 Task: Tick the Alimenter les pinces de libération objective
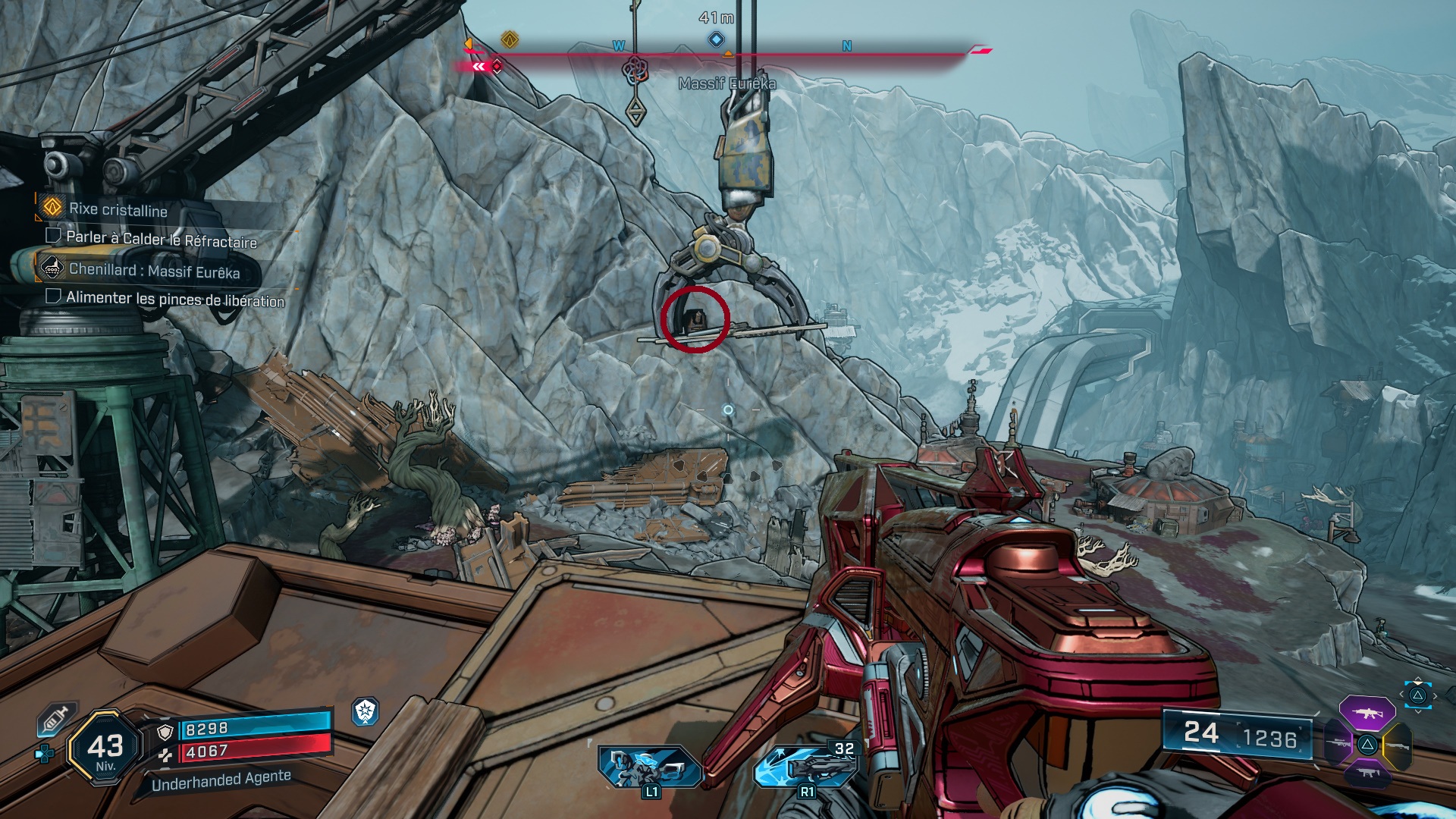click(x=54, y=297)
